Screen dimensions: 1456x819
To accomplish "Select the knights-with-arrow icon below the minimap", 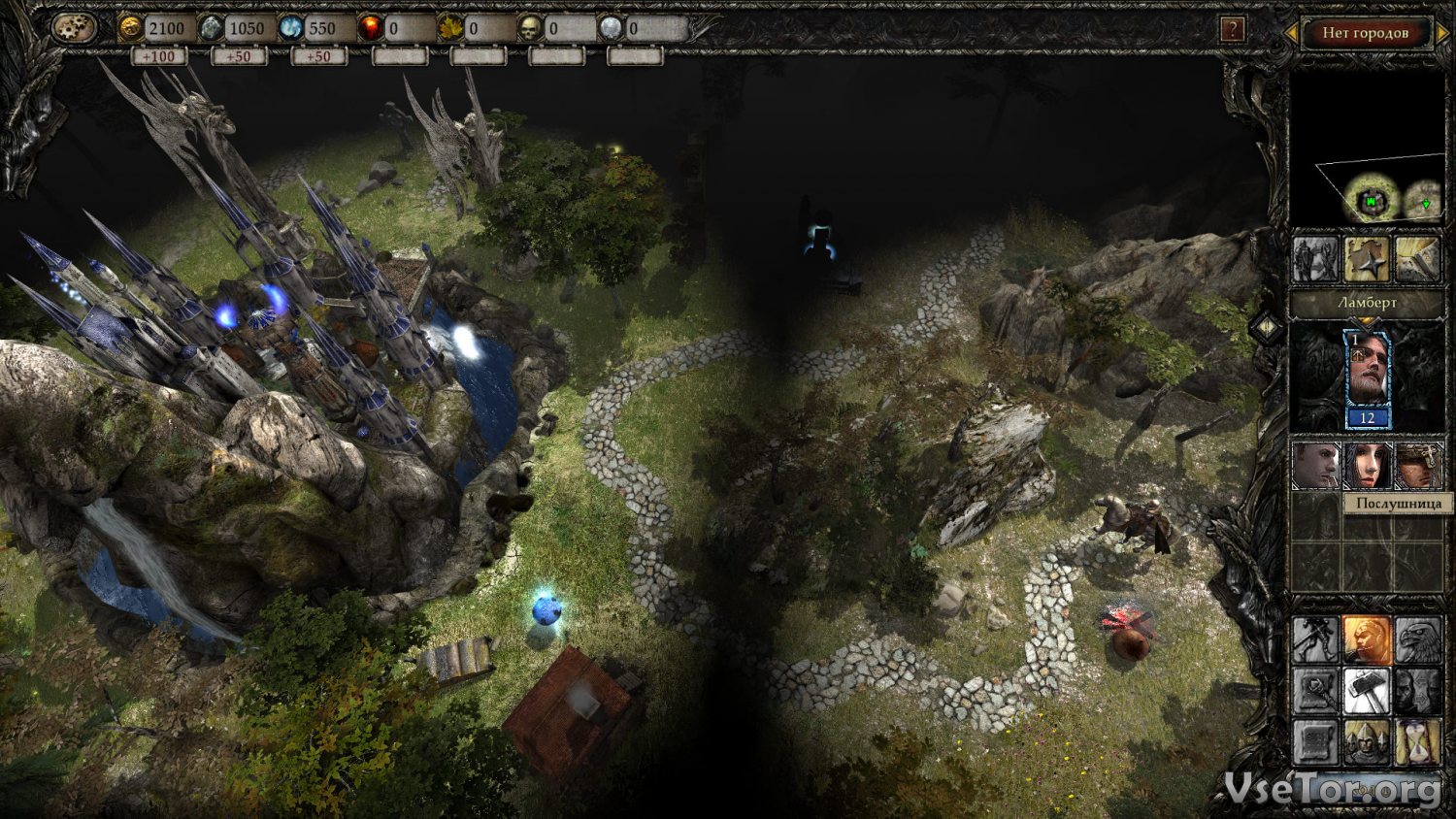I will click(1315, 259).
